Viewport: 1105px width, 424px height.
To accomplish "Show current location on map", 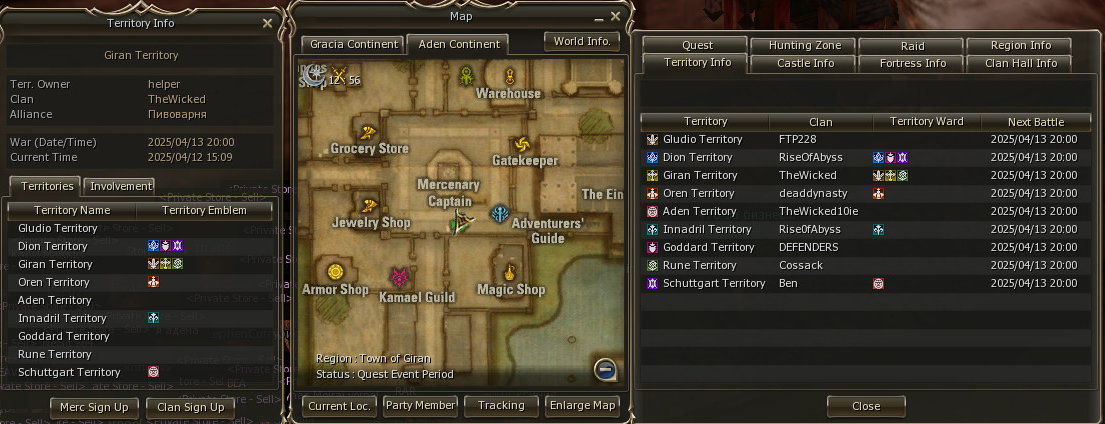I will click(x=339, y=405).
